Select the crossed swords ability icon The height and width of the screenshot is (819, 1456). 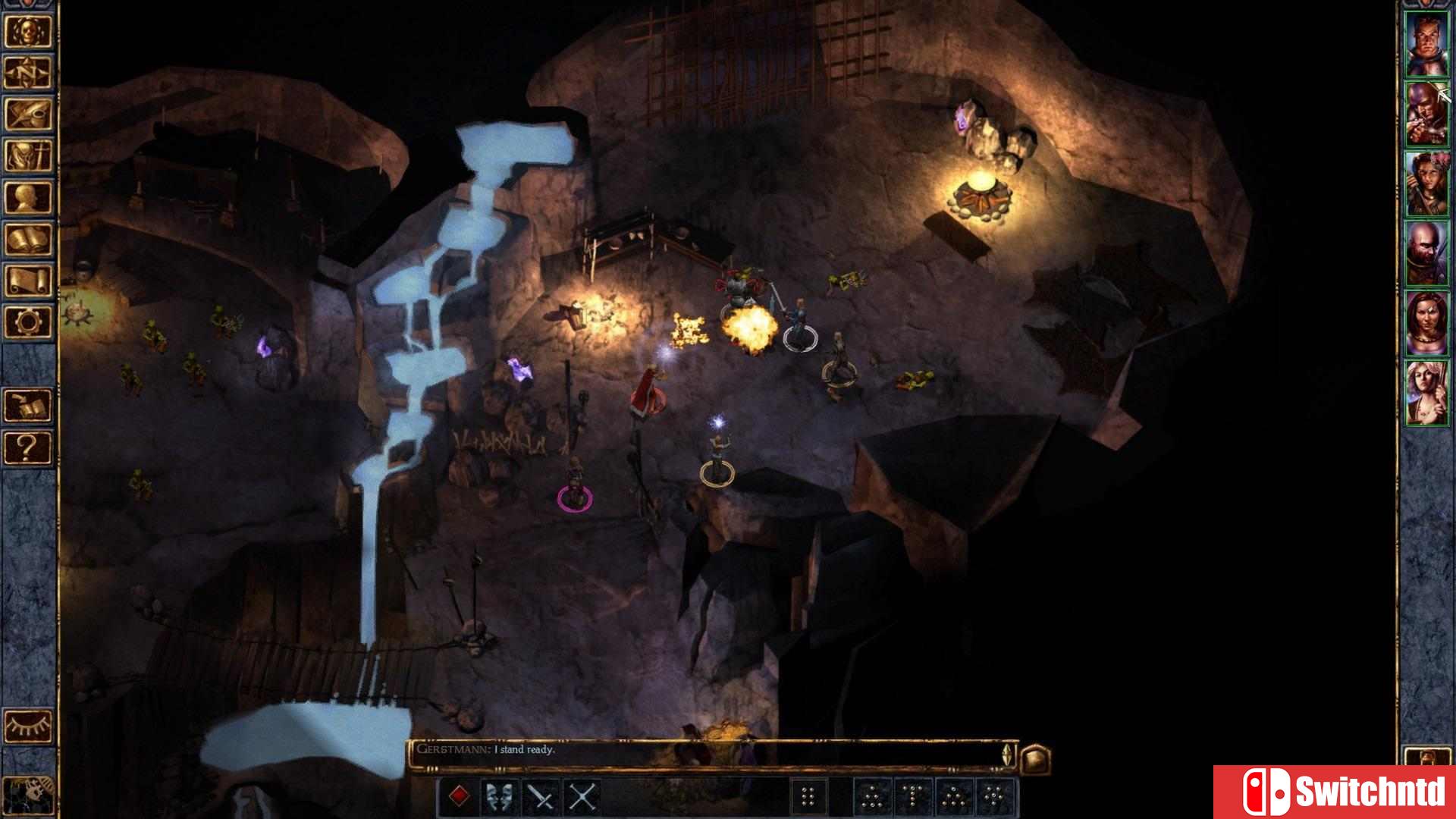pos(582,798)
